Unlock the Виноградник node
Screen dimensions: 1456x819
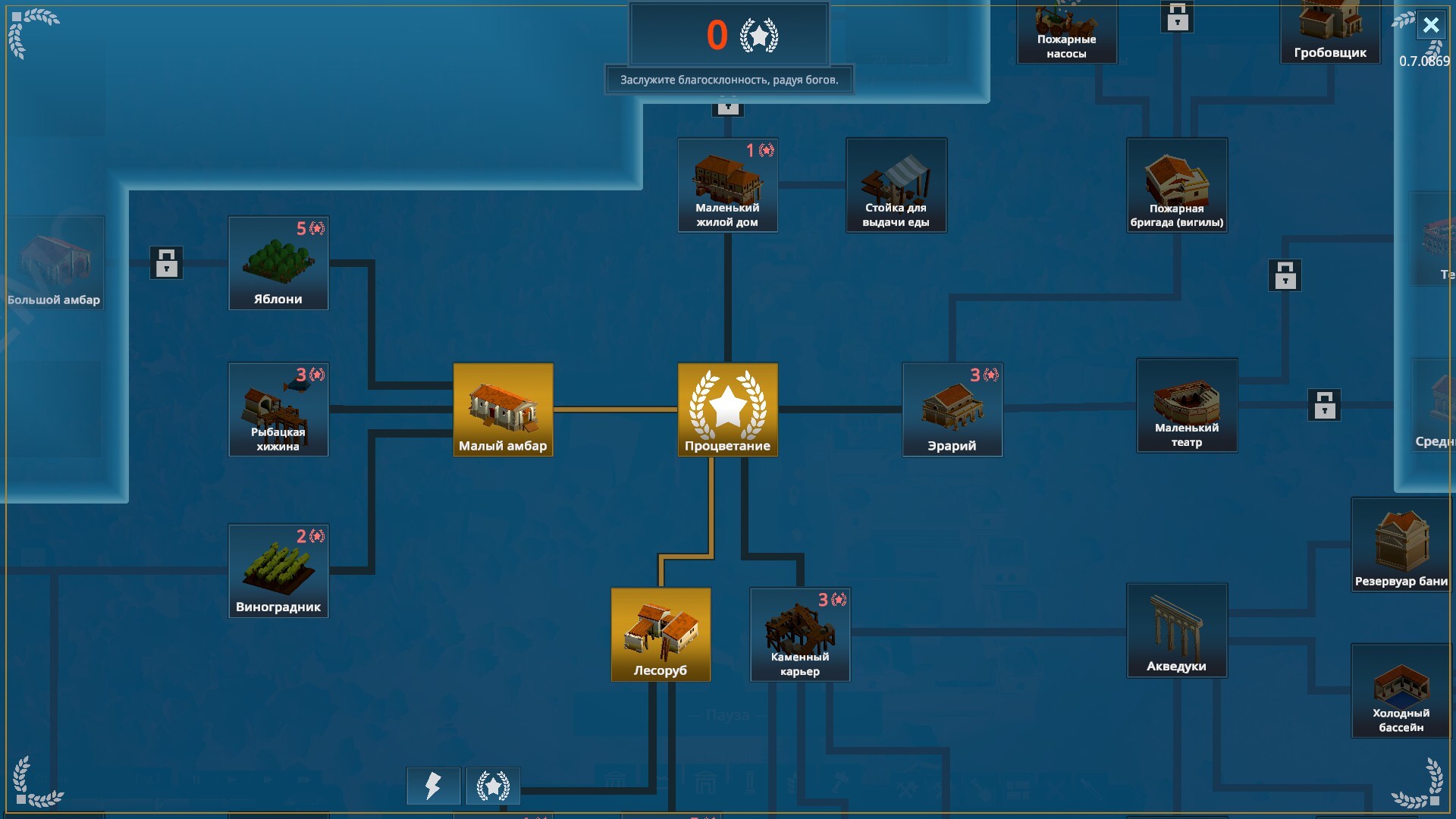pos(278,571)
